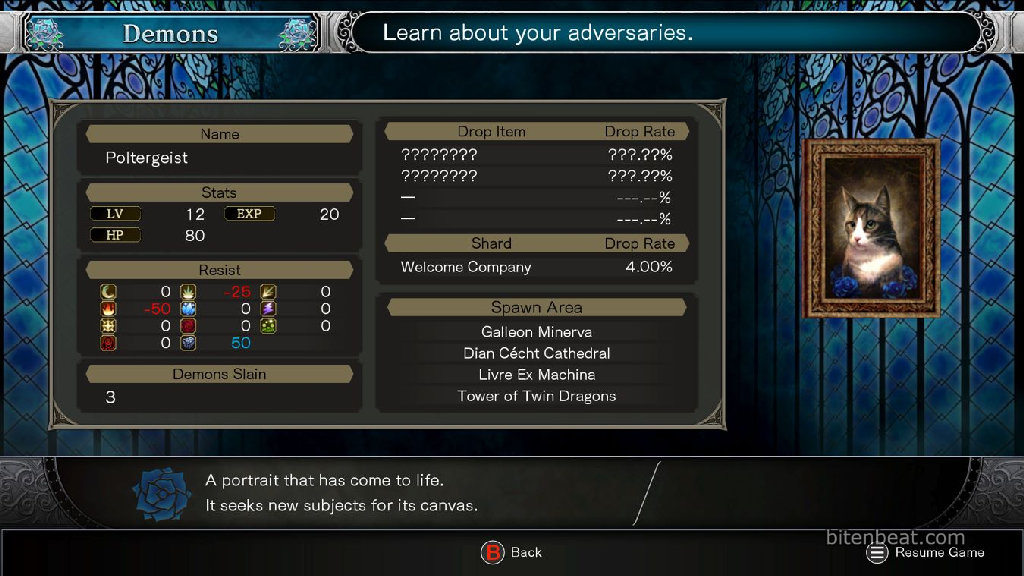Select the Poltergeist name entry
Screen dimensions: 1024x576
[x=147, y=158]
